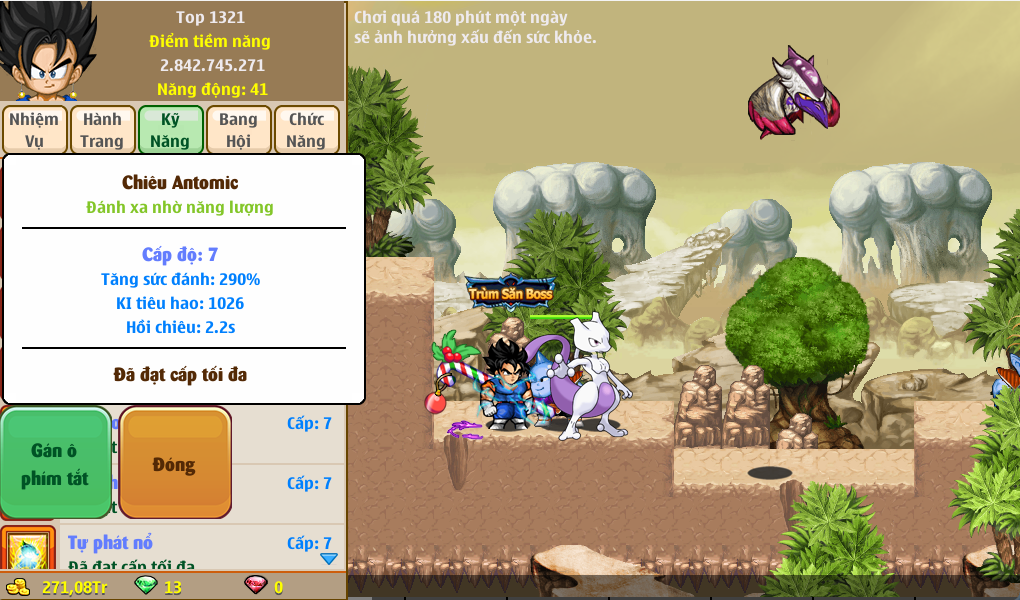1020x600 pixels.
Task: Open the Nhiệm Vụ tab
Action: [34, 130]
